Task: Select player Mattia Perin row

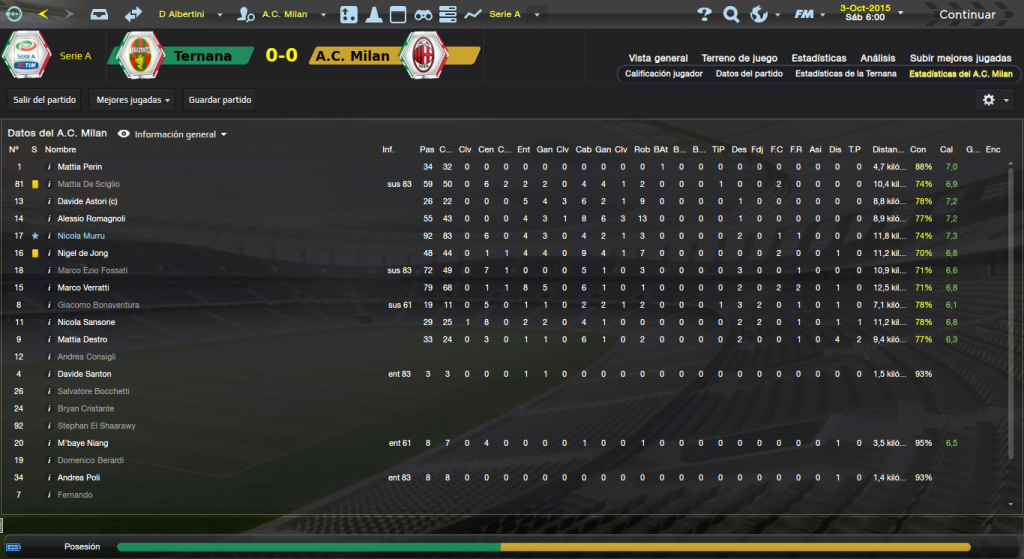Action: (x=80, y=167)
